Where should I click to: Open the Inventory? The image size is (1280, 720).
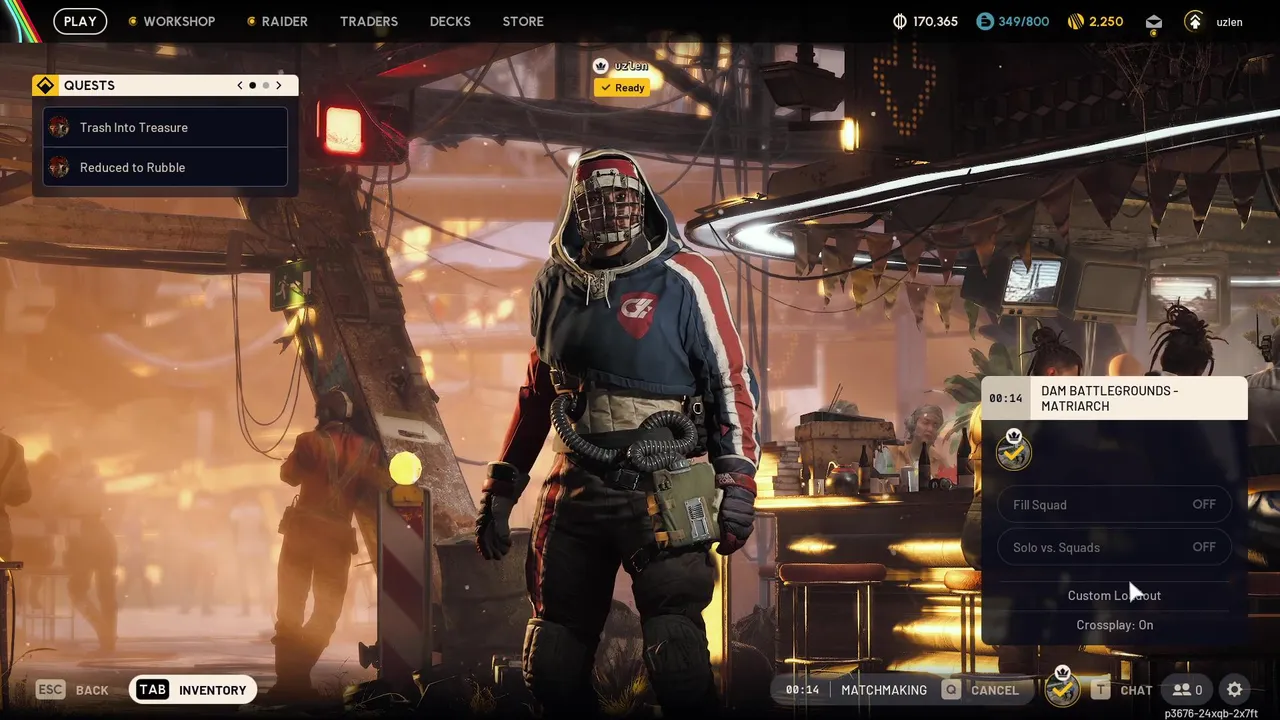(194, 690)
